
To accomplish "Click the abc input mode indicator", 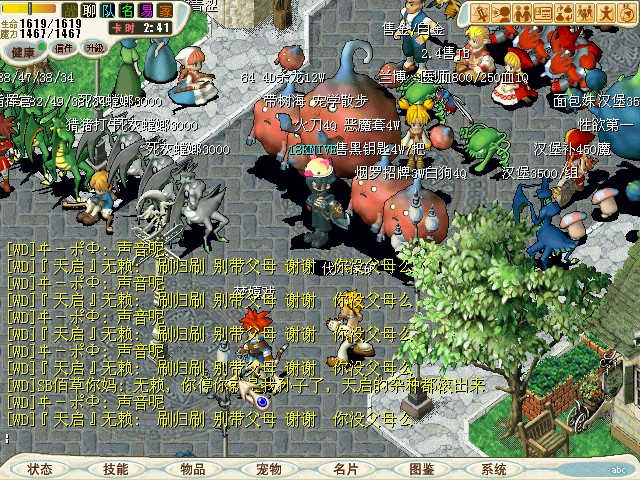I will (618, 468).
